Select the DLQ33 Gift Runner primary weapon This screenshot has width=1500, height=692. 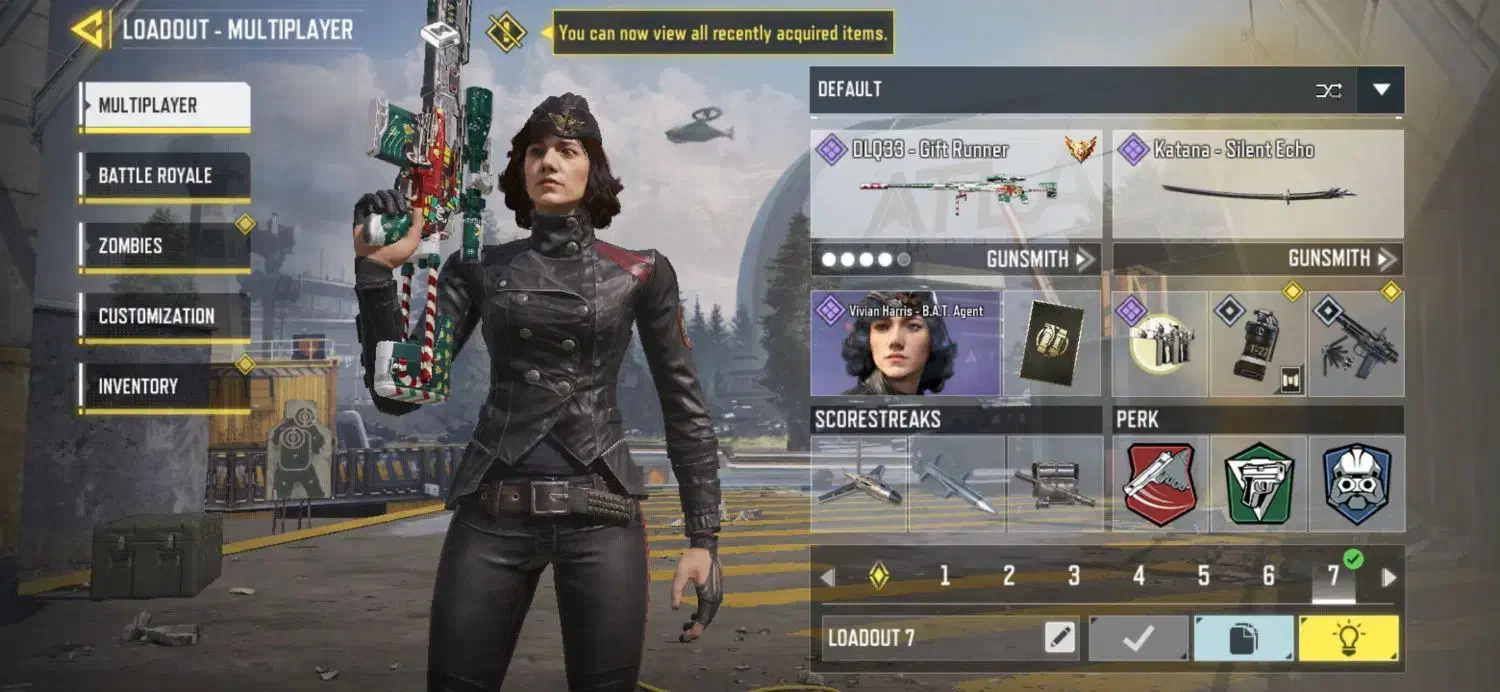tap(956, 184)
